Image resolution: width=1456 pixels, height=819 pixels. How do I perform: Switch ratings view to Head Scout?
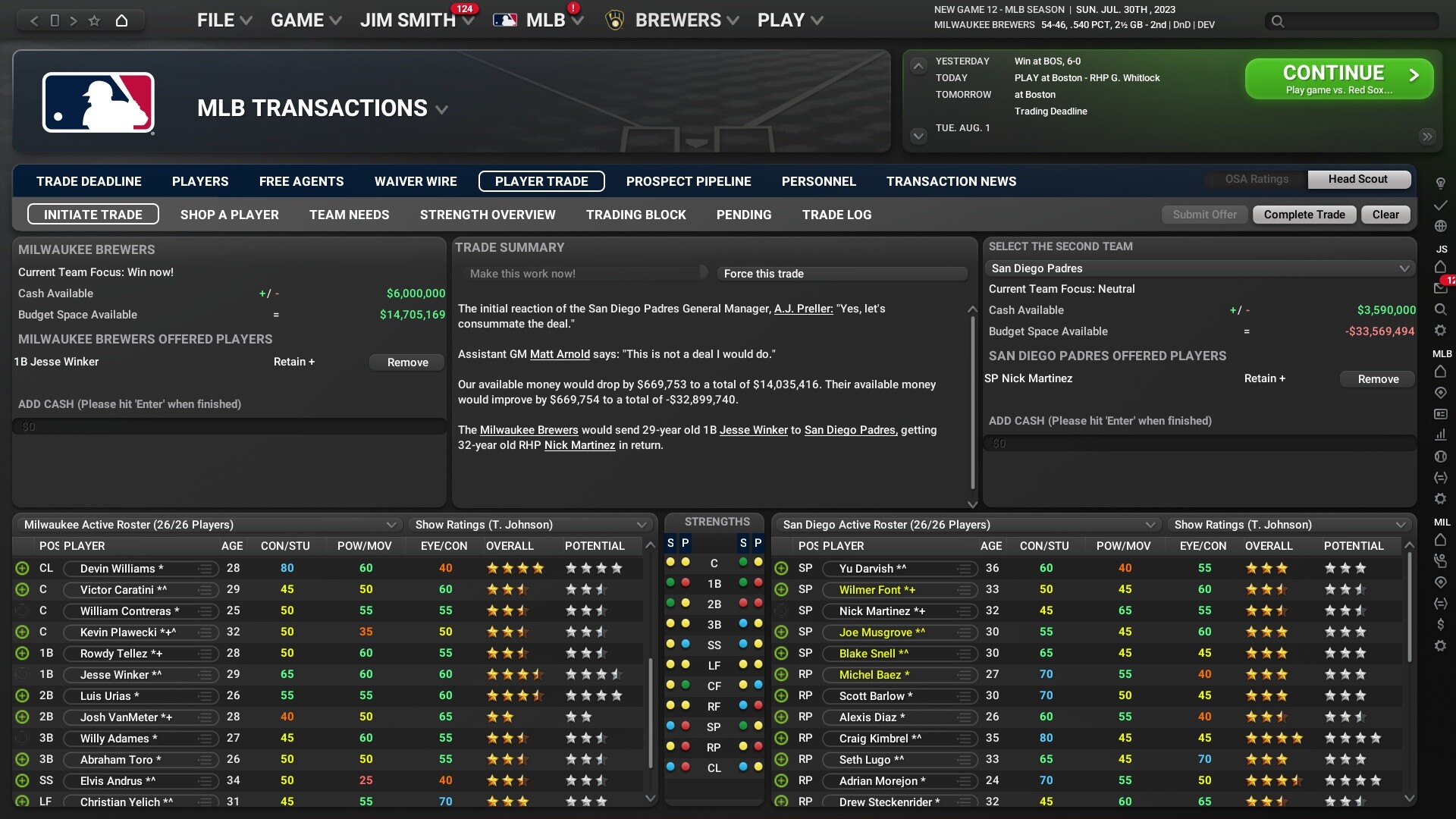coord(1357,180)
